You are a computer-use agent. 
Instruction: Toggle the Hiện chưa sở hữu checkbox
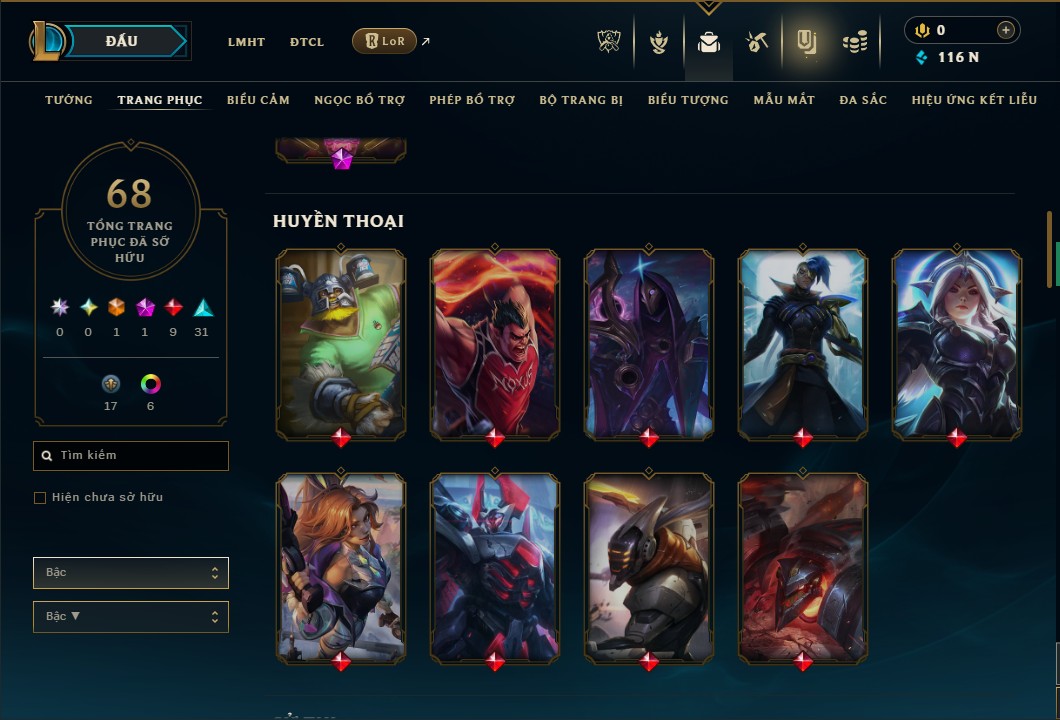[x=40, y=498]
